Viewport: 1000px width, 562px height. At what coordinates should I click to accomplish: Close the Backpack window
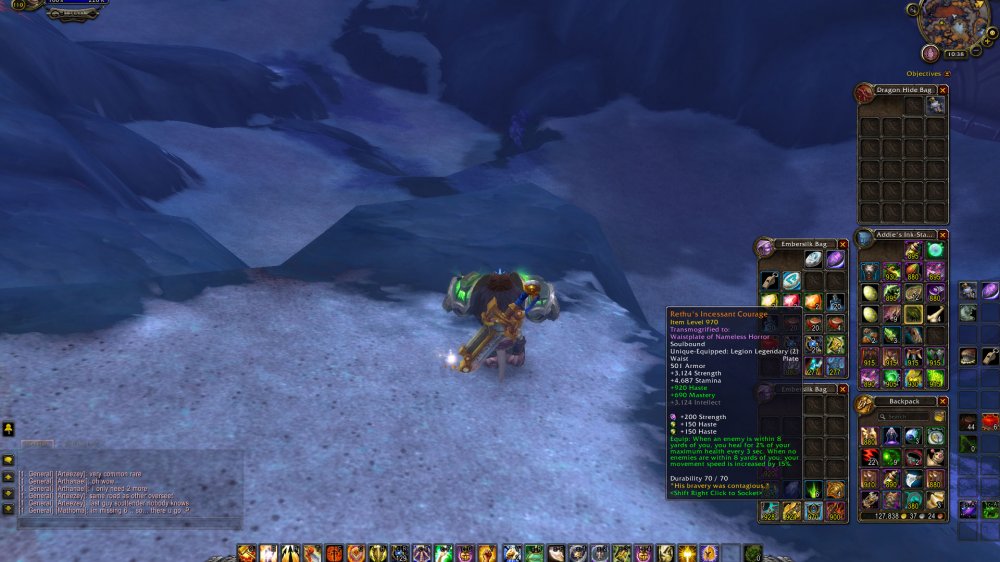click(x=943, y=401)
